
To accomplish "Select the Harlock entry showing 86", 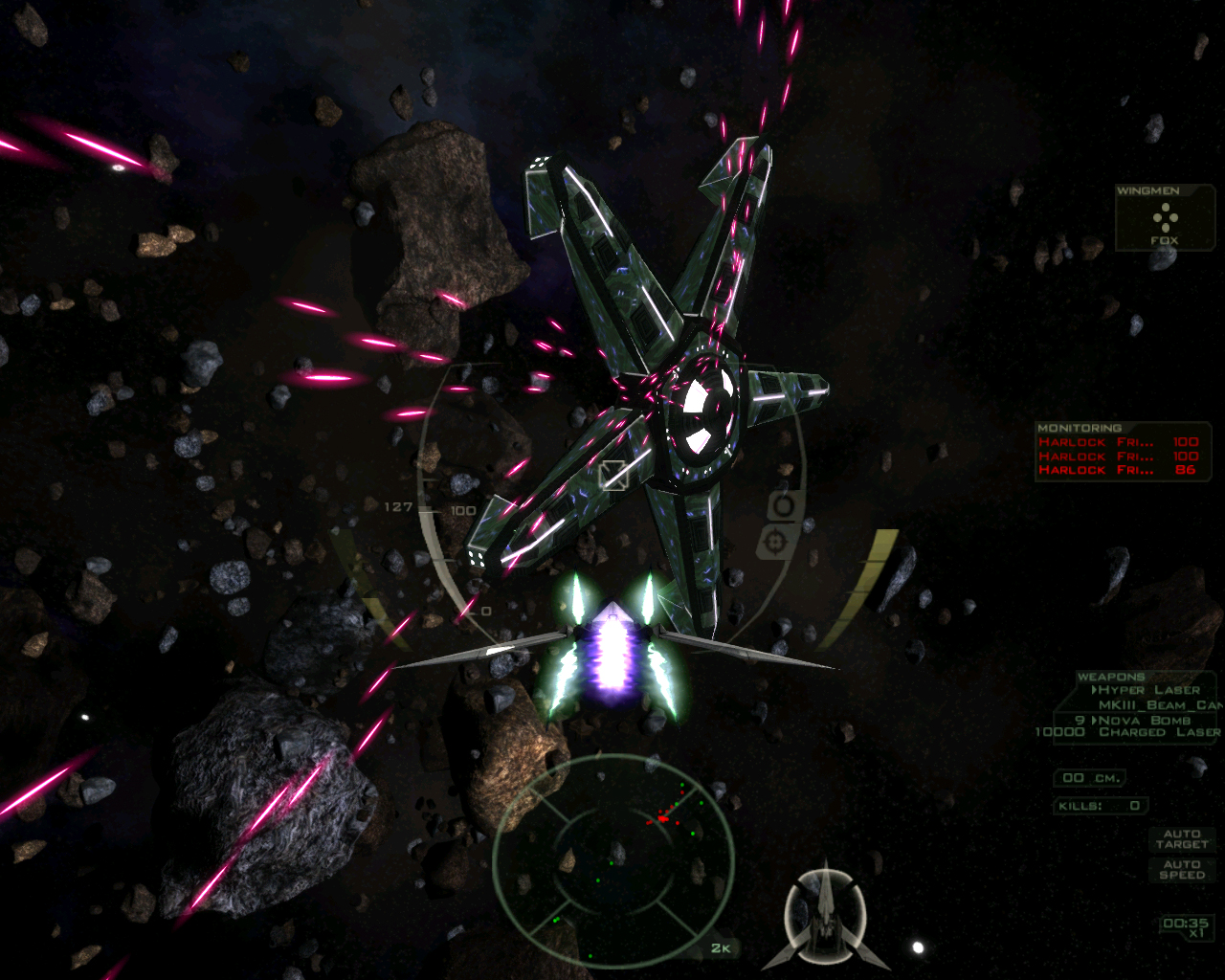I will [x=1118, y=470].
